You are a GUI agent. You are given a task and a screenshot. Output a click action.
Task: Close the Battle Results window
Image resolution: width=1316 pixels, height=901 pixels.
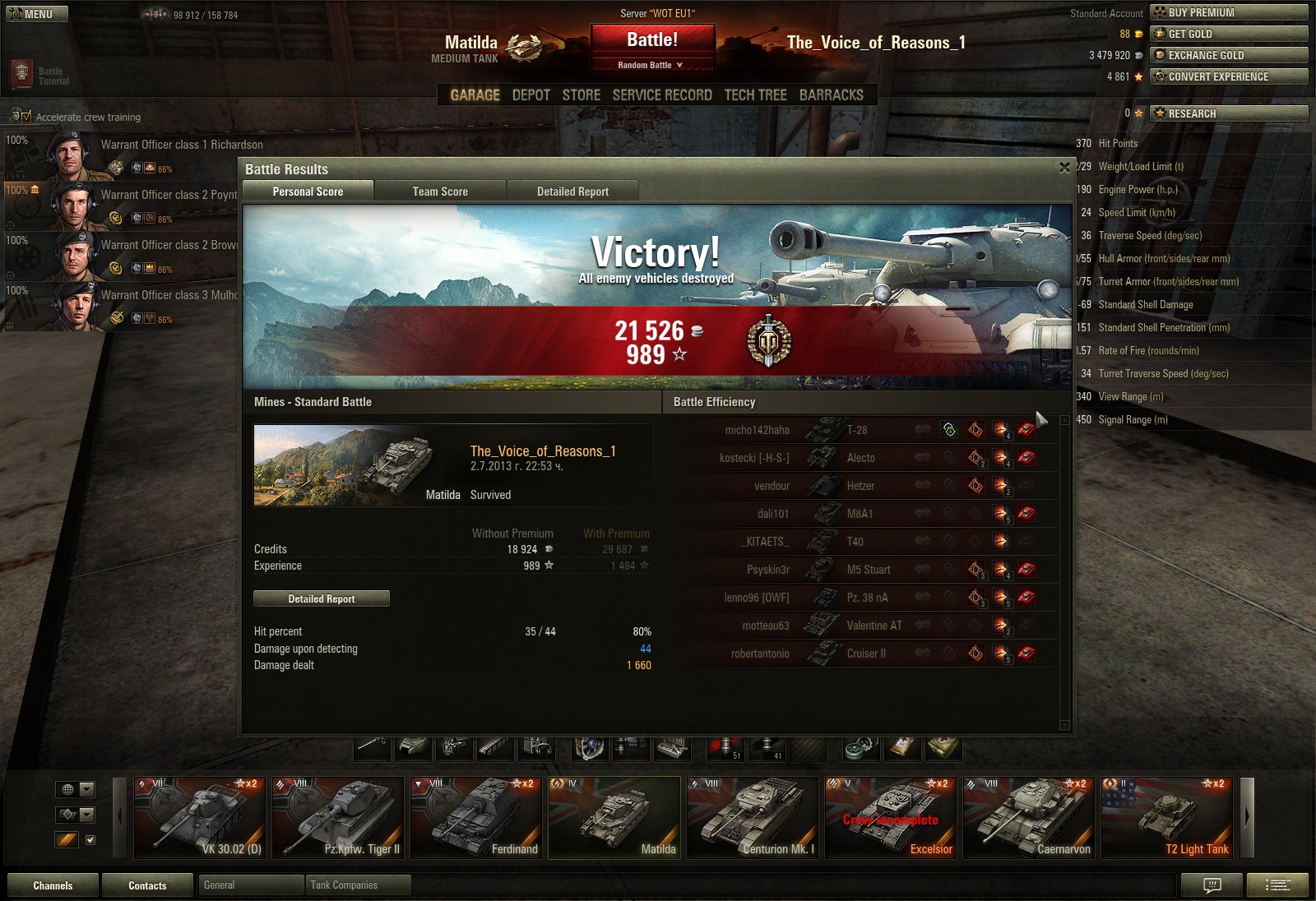1064,168
